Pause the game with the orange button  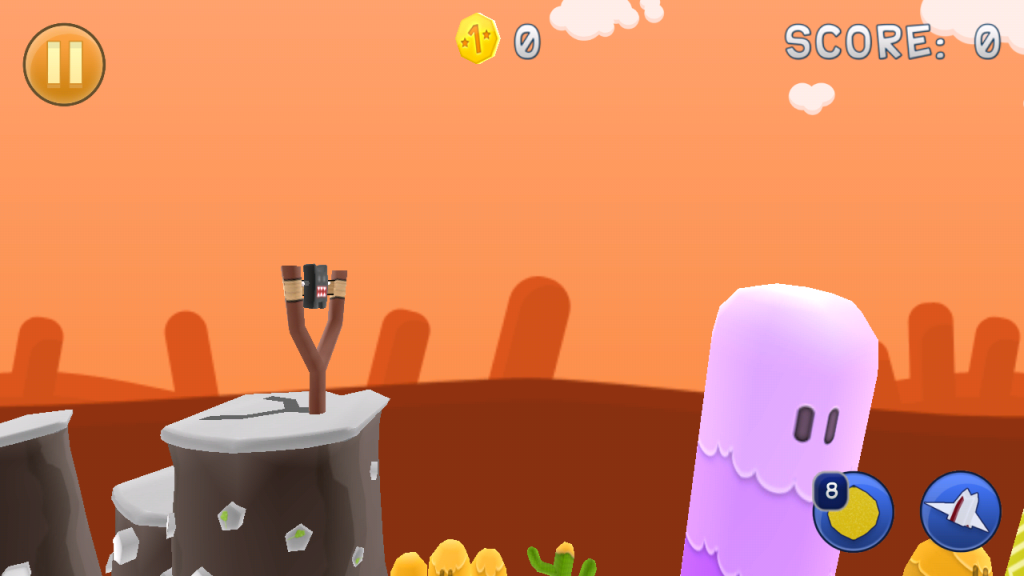64,64
